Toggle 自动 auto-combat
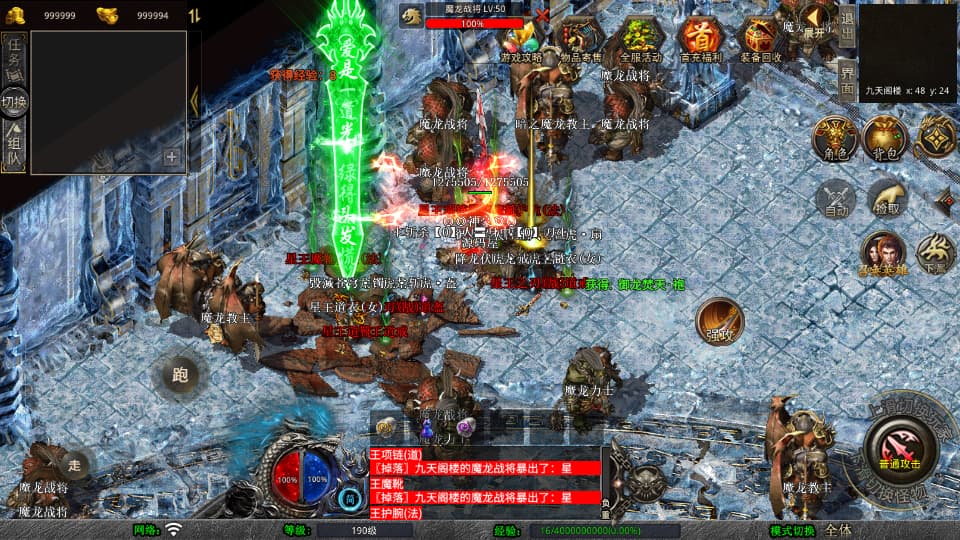The height and width of the screenshot is (540, 960). (x=835, y=199)
